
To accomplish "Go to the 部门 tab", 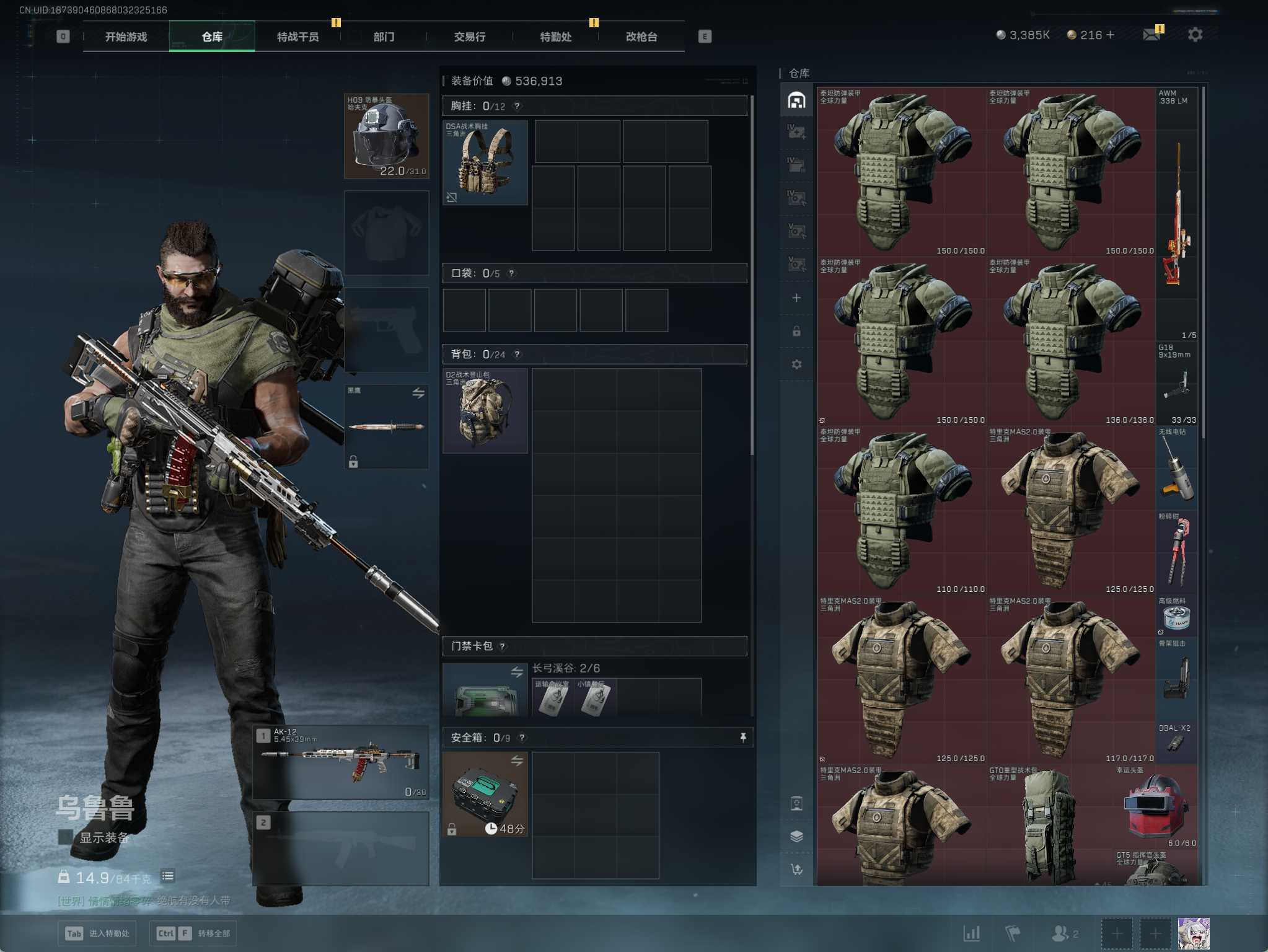I will coord(384,37).
